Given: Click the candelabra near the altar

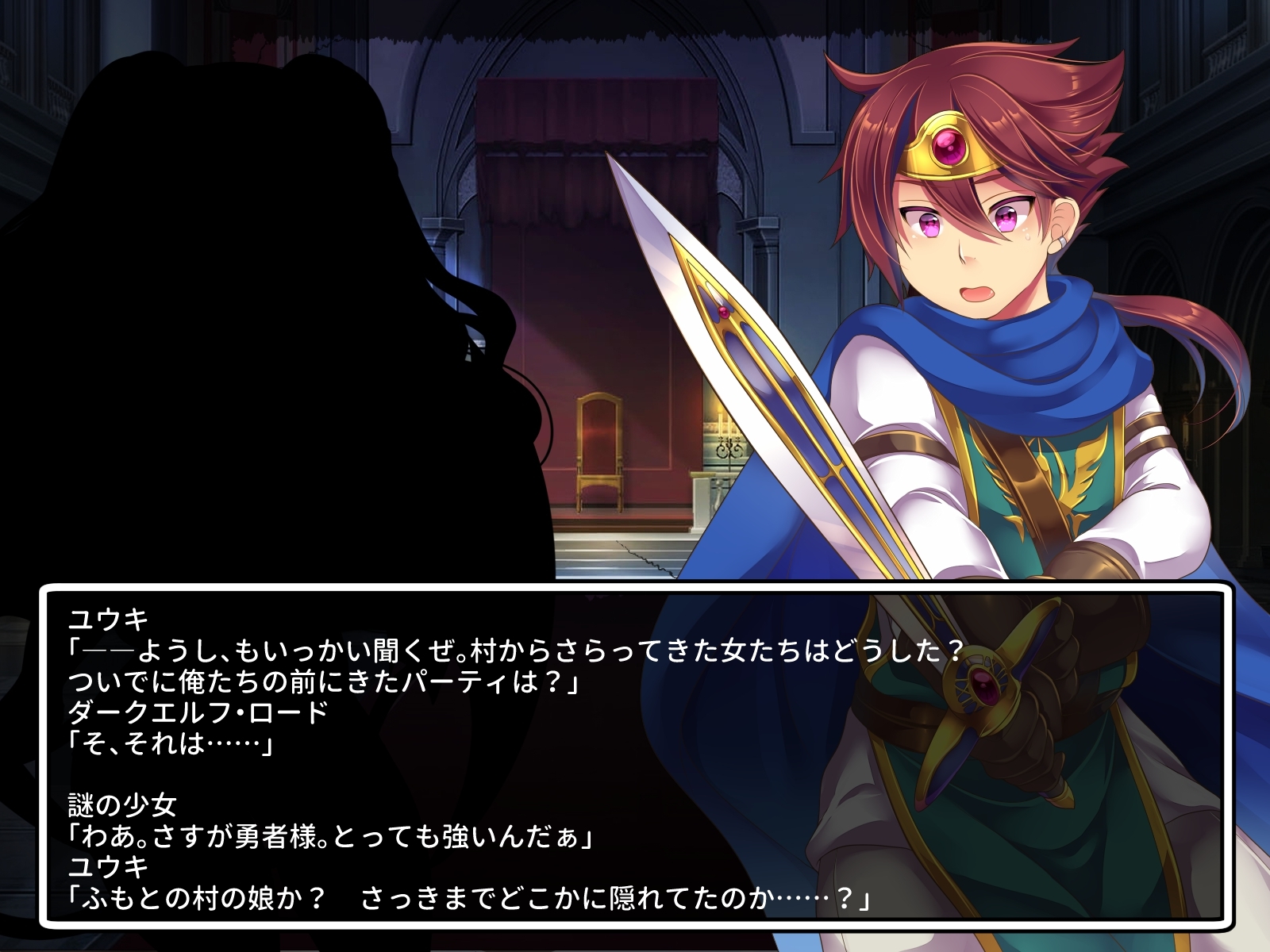Looking at the screenshot, I should click(729, 444).
